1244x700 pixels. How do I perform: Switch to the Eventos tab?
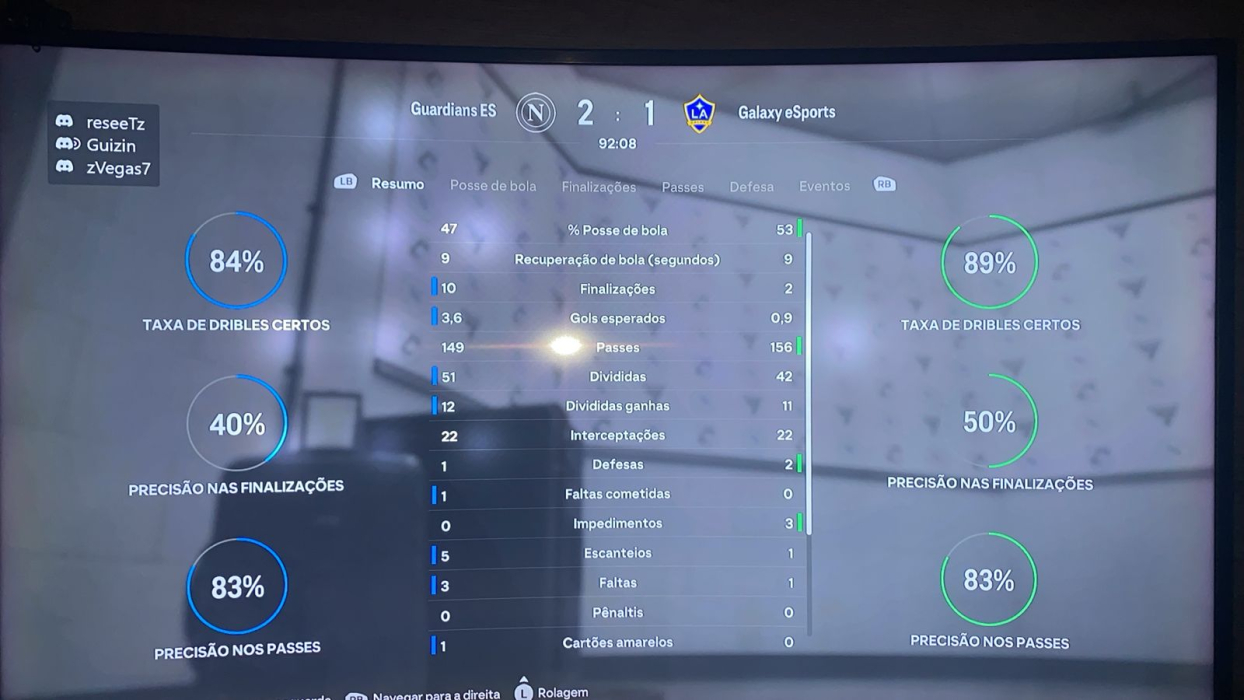pos(824,186)
